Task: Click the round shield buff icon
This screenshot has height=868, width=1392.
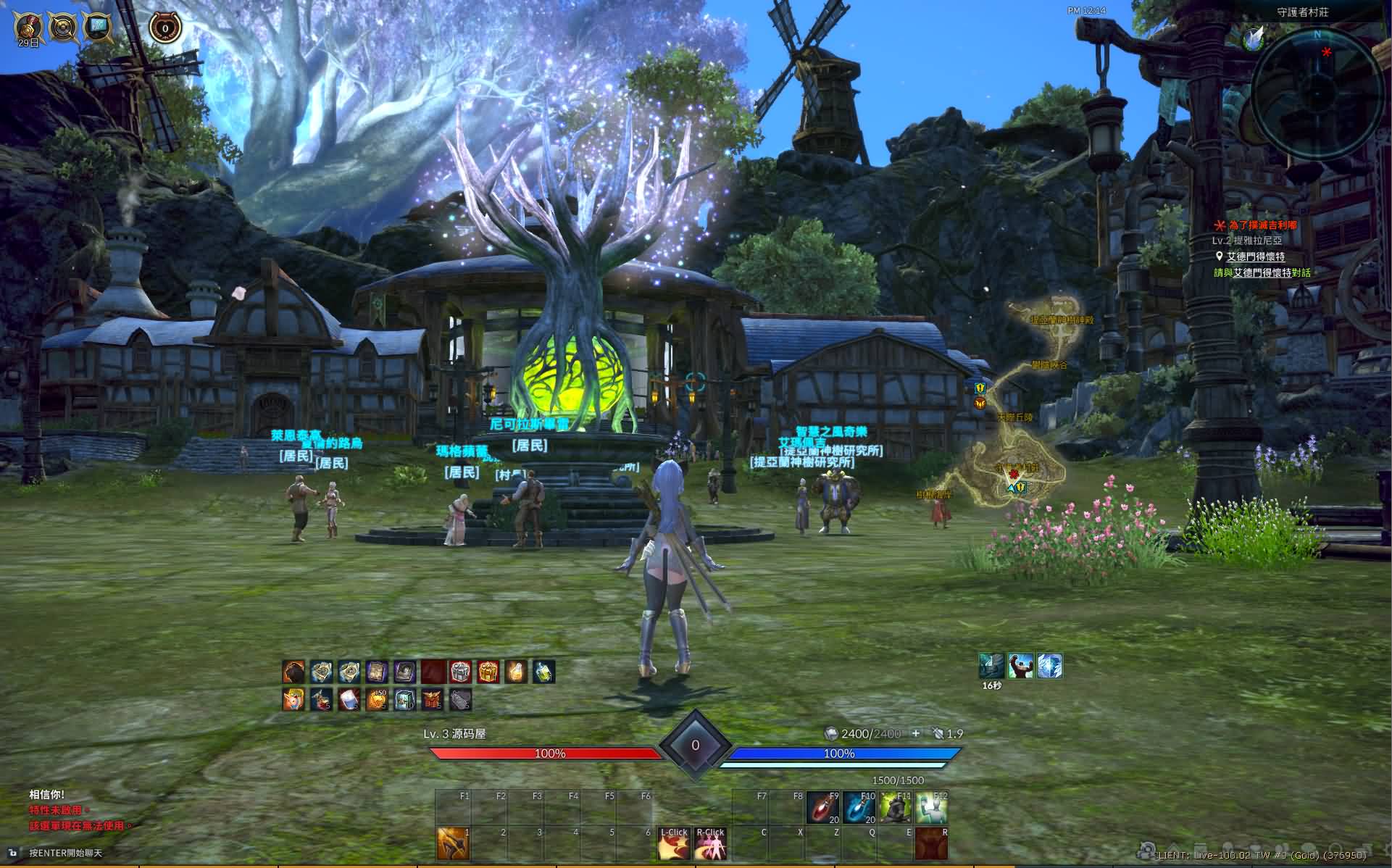Action: pyautogui.click(x=62, y=27)
